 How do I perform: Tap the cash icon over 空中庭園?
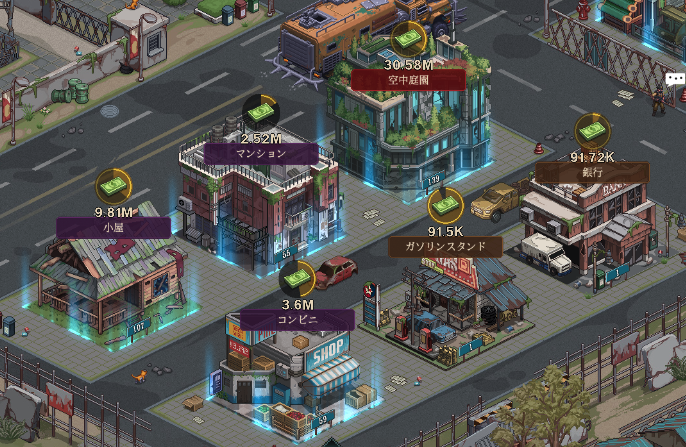(x=408, y=40)
